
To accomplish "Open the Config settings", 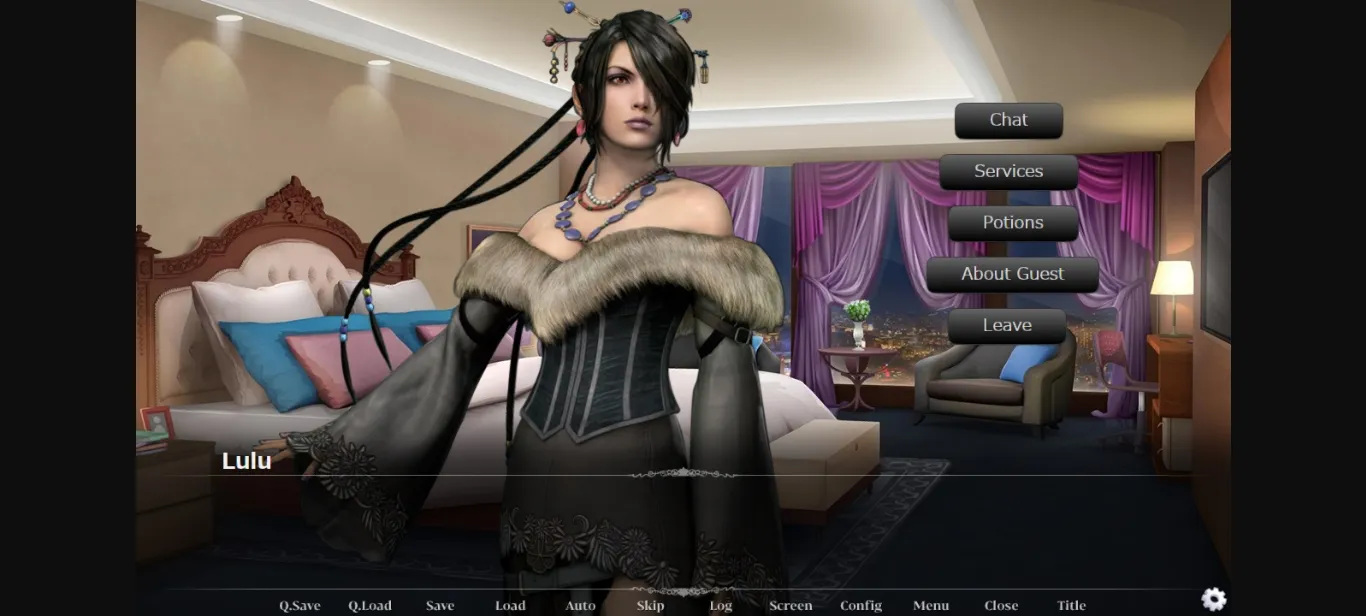I will [861, 605].
